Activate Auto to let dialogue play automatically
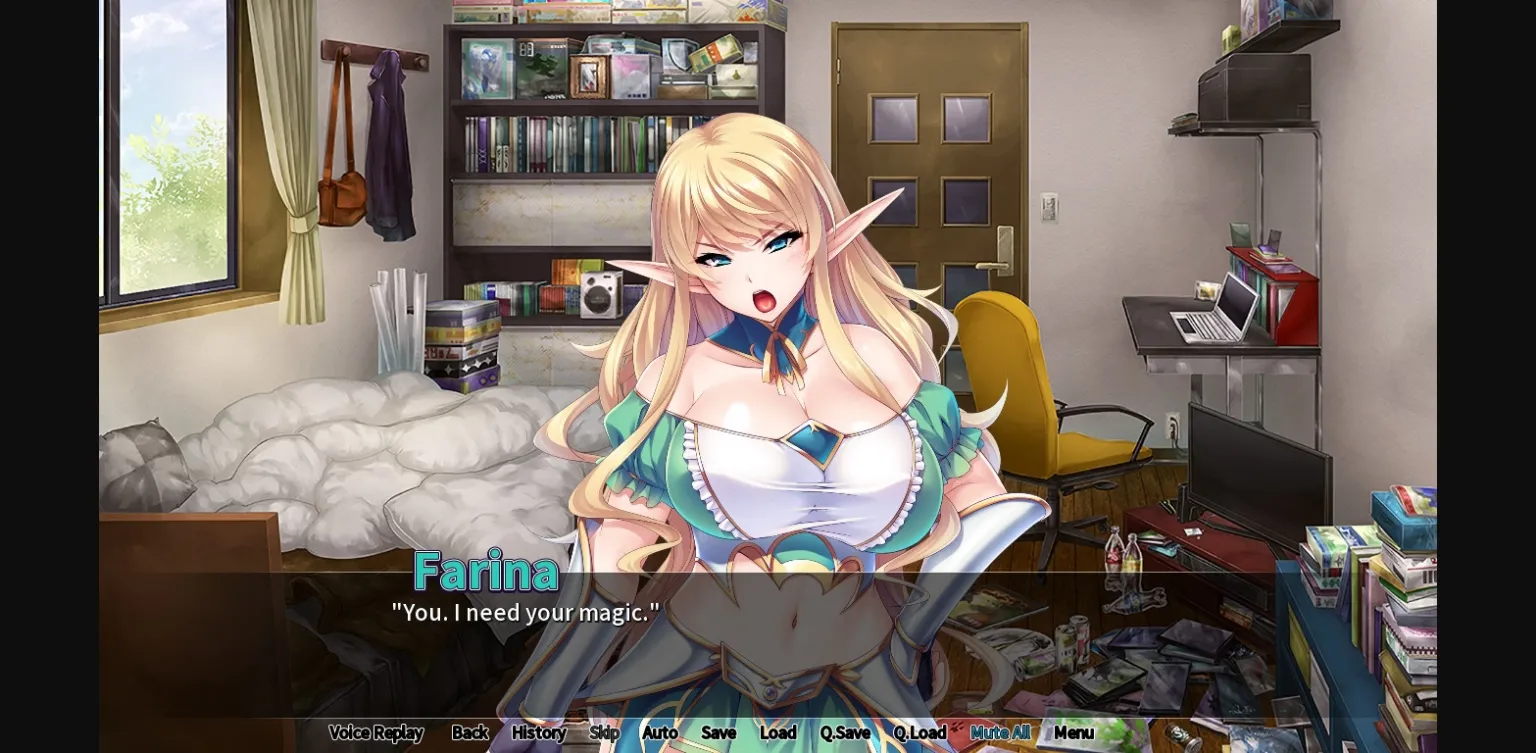This screenshot has height=753, width=1536. (x=660, y=733)
